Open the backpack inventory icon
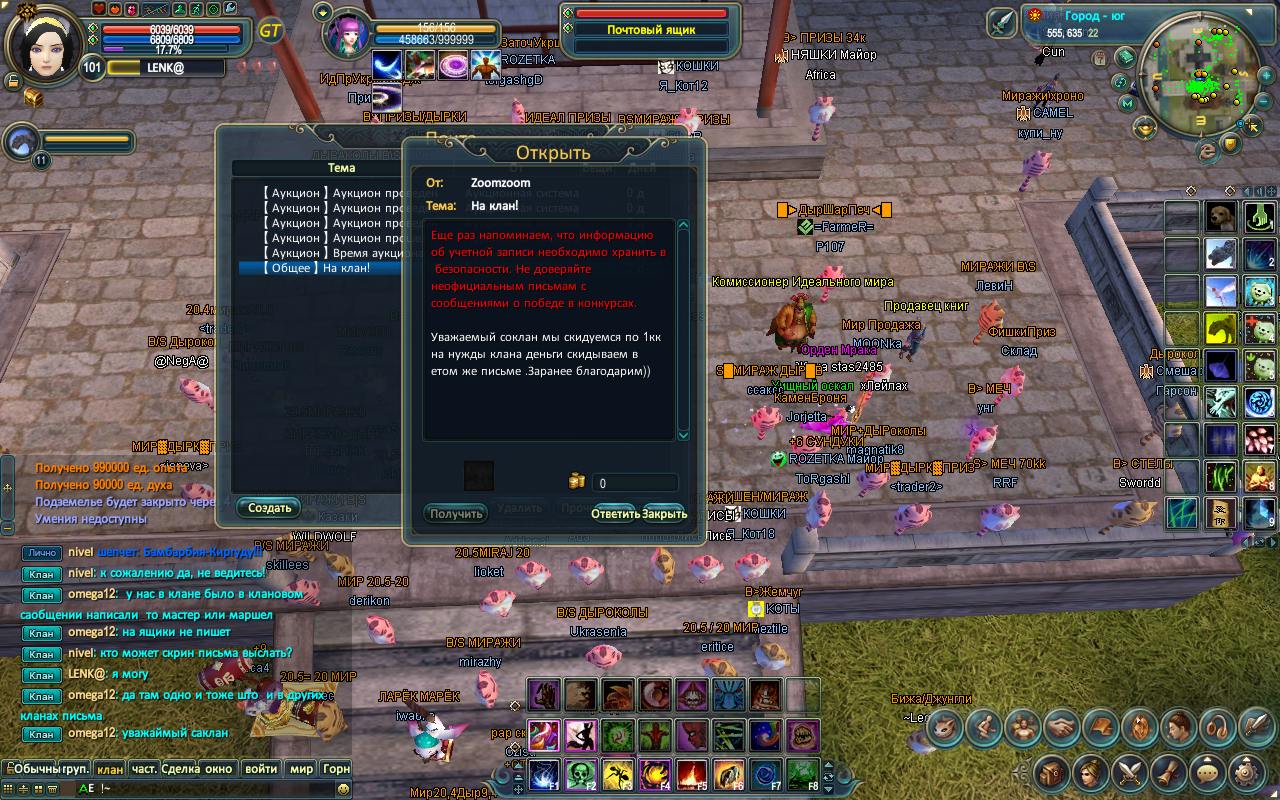This screenshot has width=1280, height=800. pos(1050,772)
